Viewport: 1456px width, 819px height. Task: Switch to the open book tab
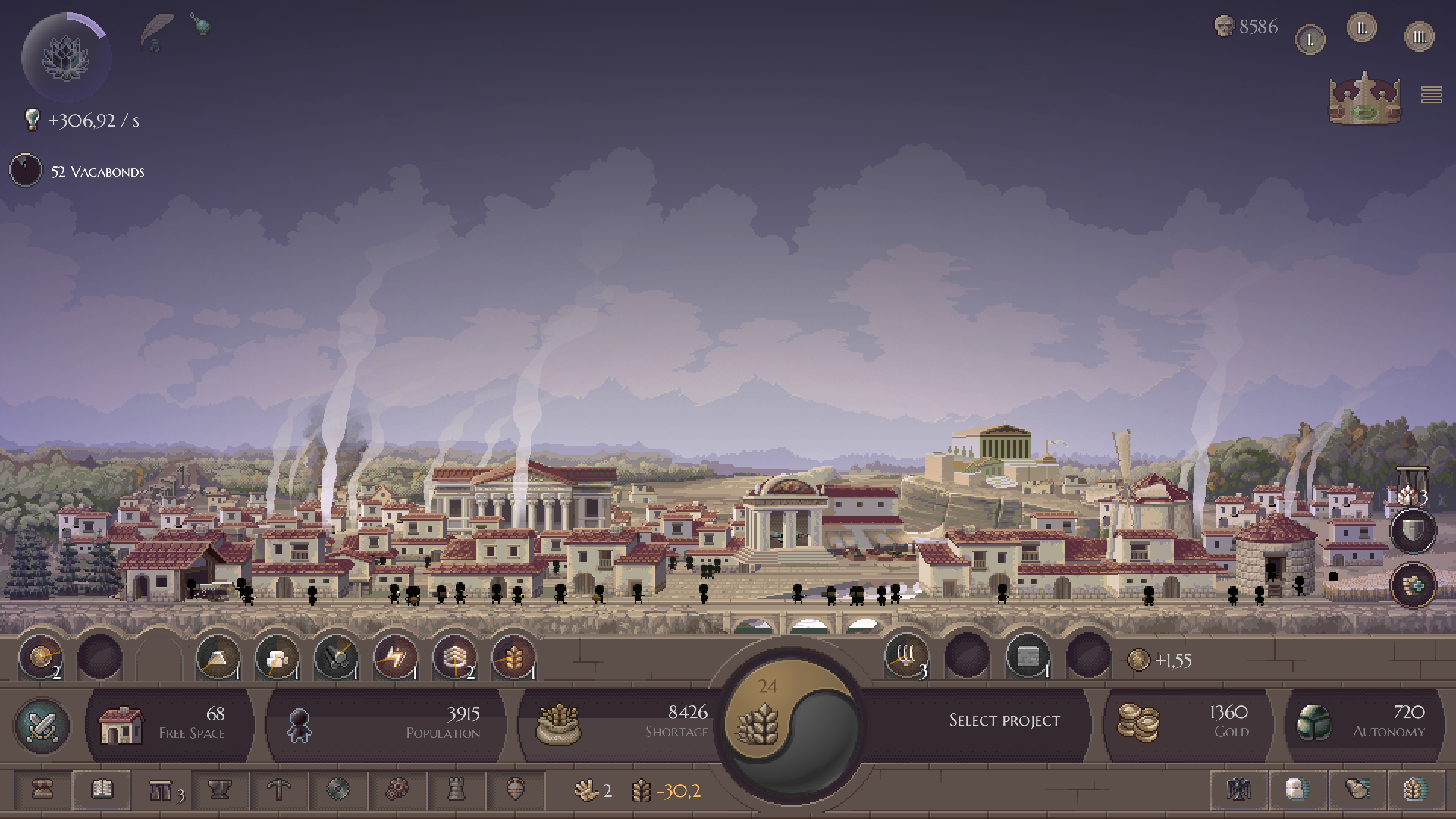coord(102,790)
